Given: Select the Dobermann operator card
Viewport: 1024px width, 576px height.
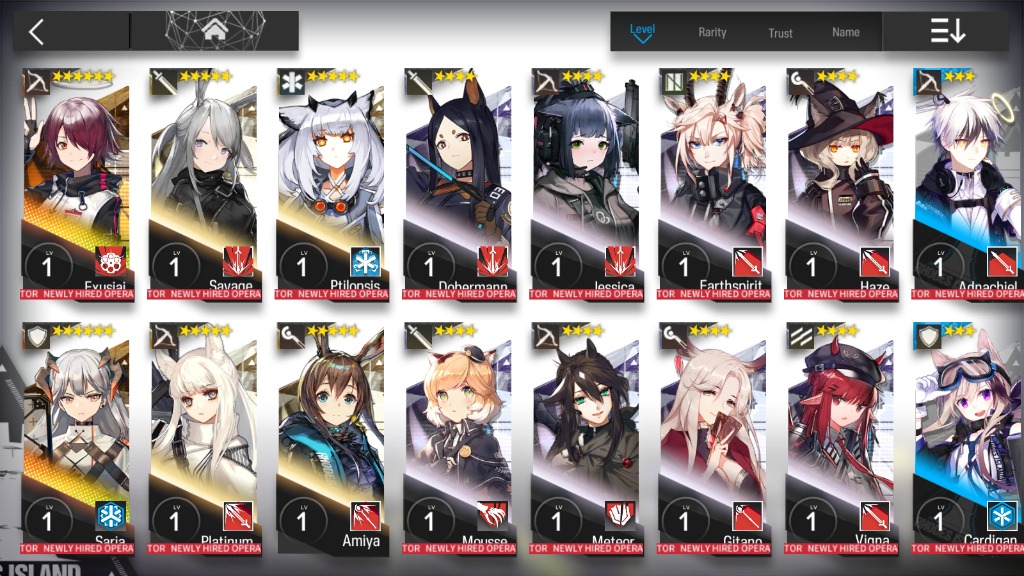Looking at the screenshot, I should pyautogui.click(x=458, y=180).
